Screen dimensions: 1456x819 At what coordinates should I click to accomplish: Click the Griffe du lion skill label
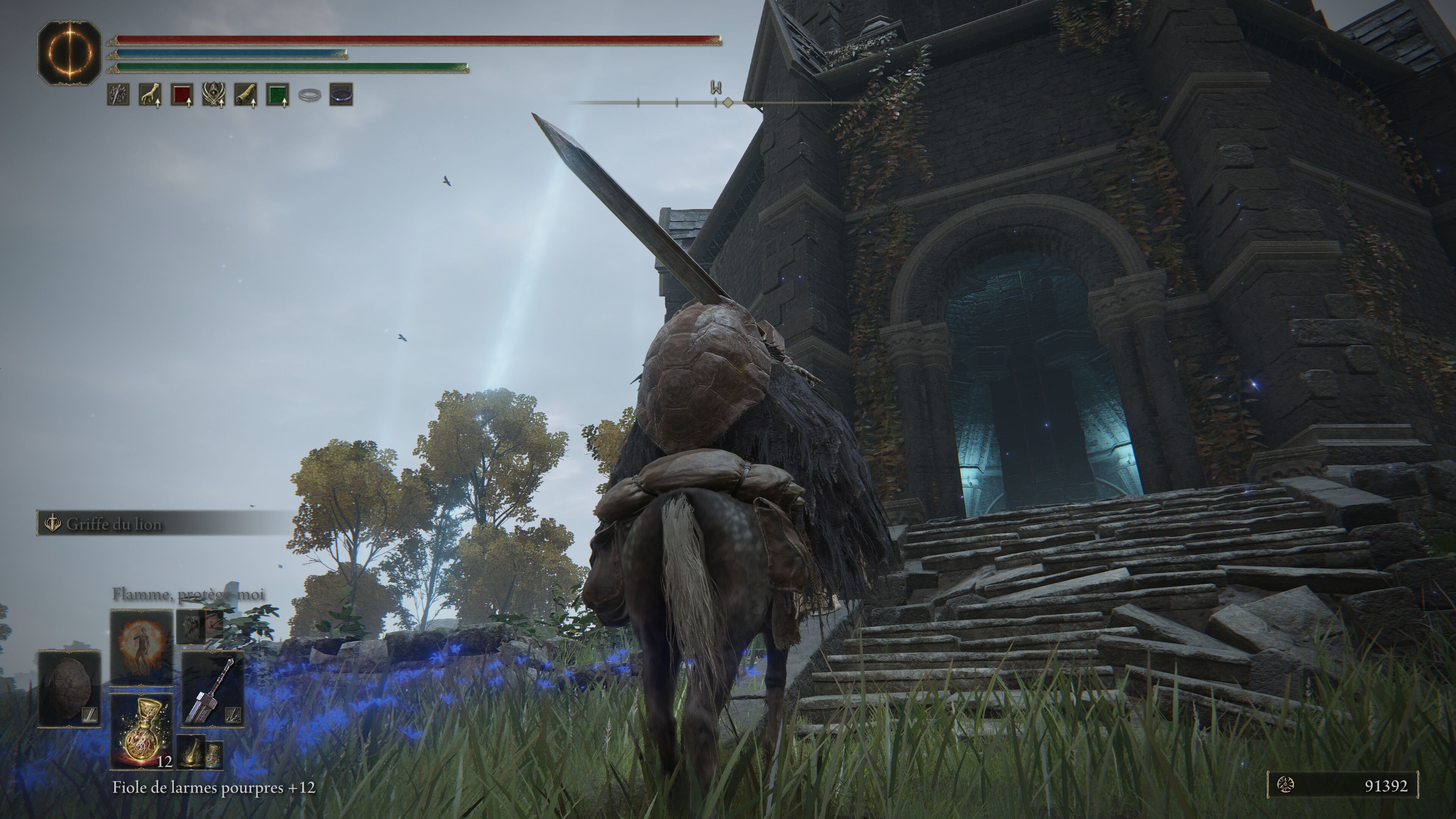(x=114, y=524)
